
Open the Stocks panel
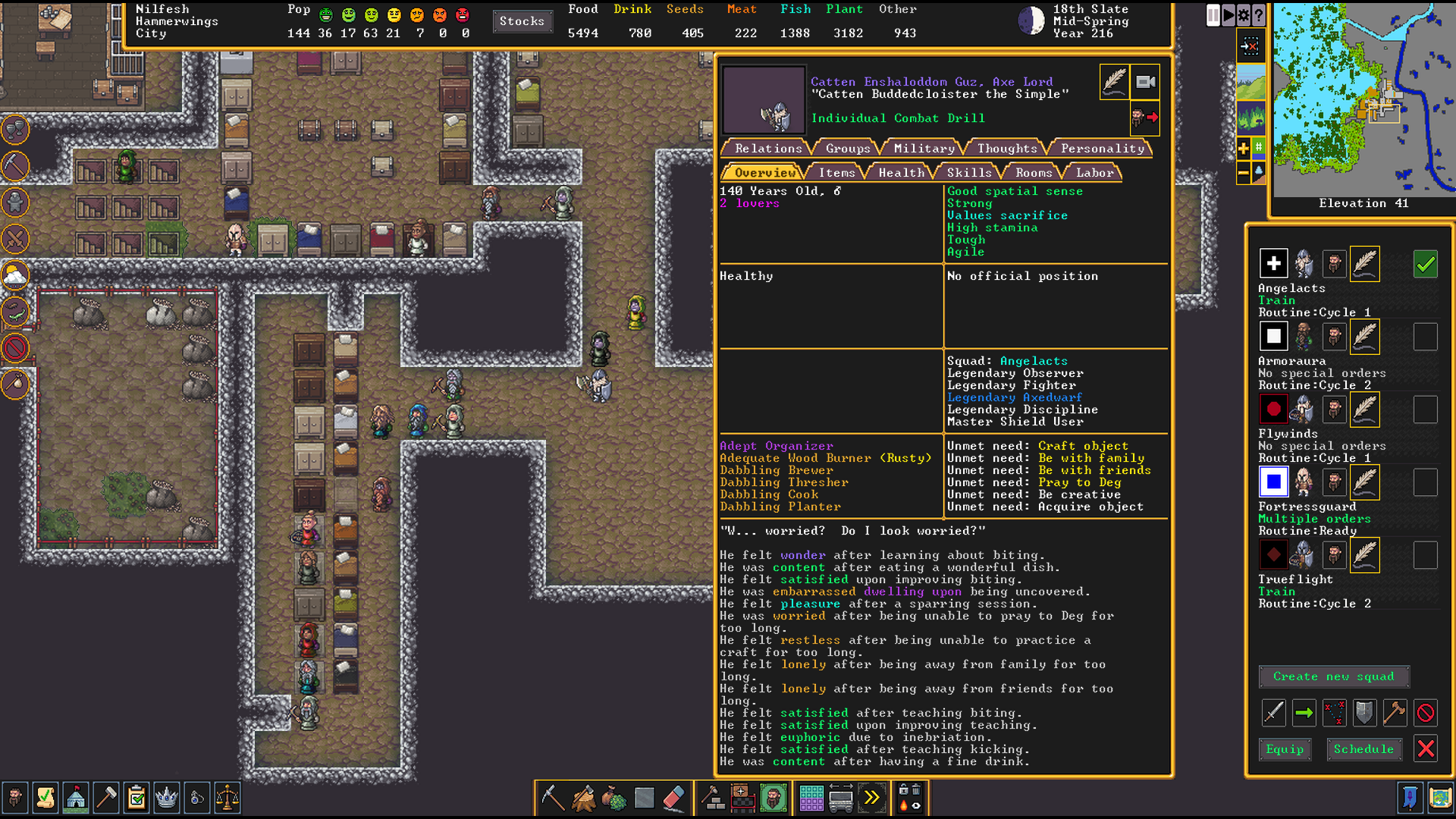pyautogui.click(x=522, y=21)
